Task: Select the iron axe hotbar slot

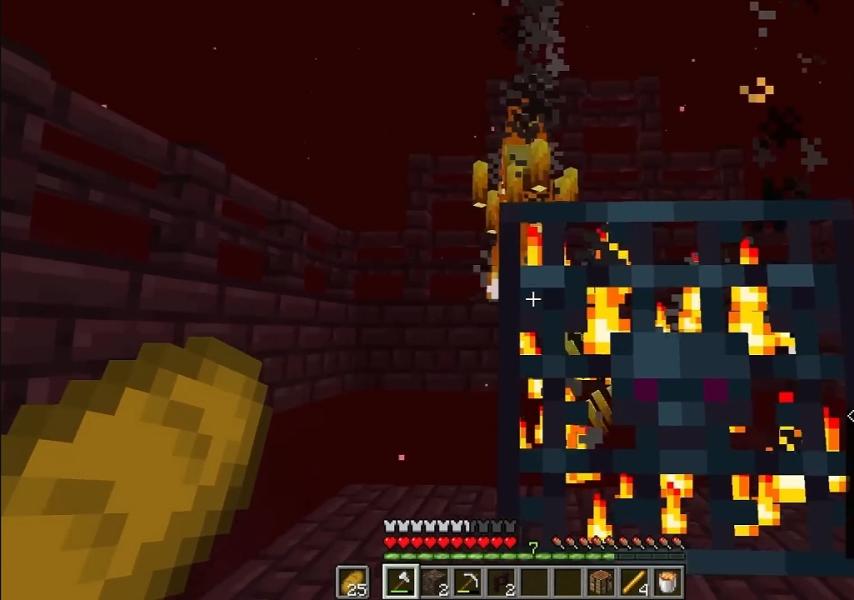Action: click(x=402, y=580)
